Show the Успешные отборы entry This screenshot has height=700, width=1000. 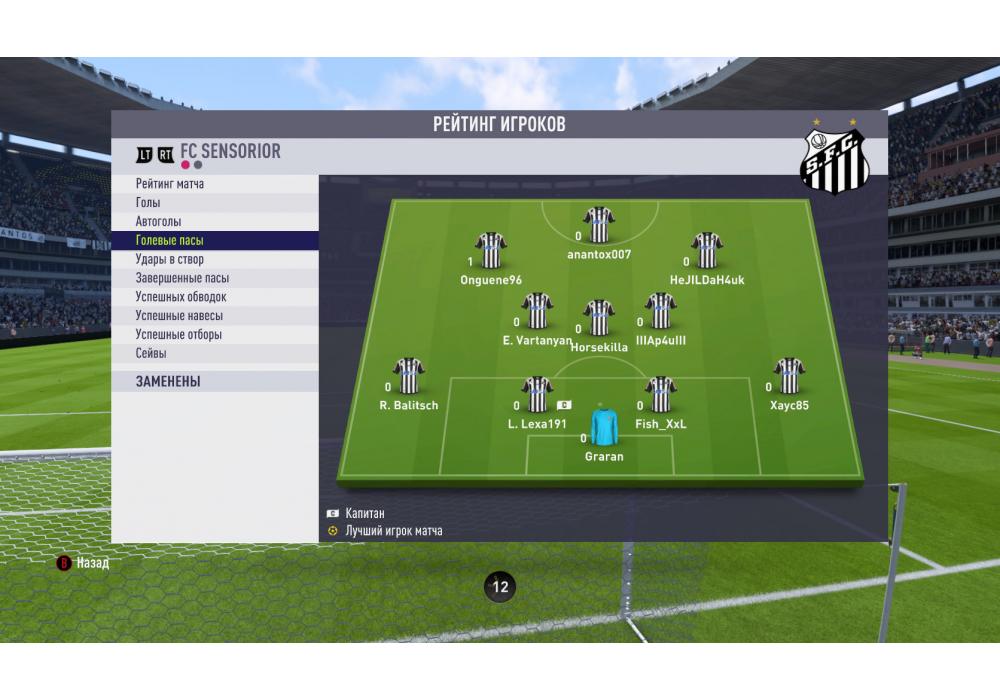point(179,335)
